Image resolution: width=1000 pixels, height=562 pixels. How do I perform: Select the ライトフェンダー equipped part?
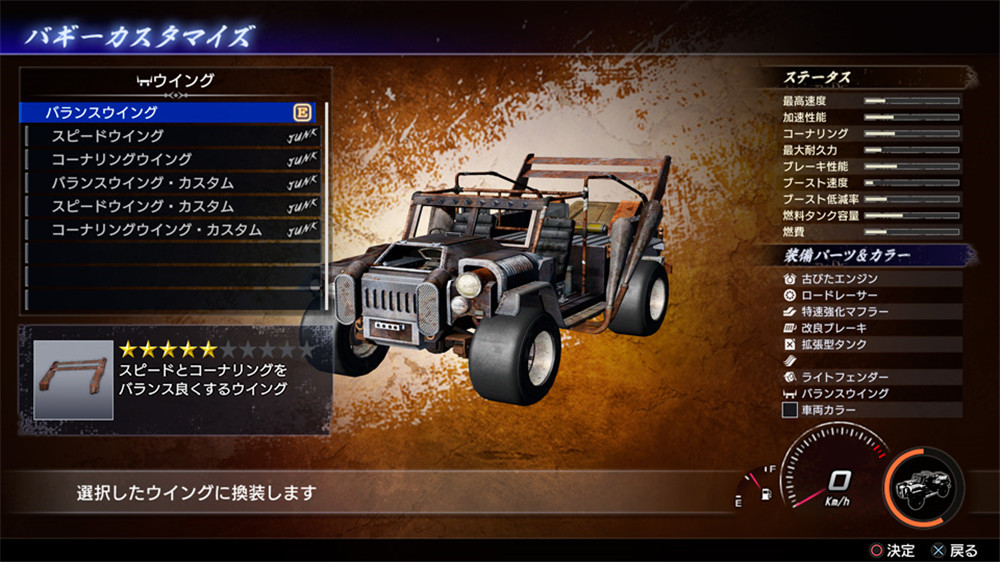click(870, 377)
